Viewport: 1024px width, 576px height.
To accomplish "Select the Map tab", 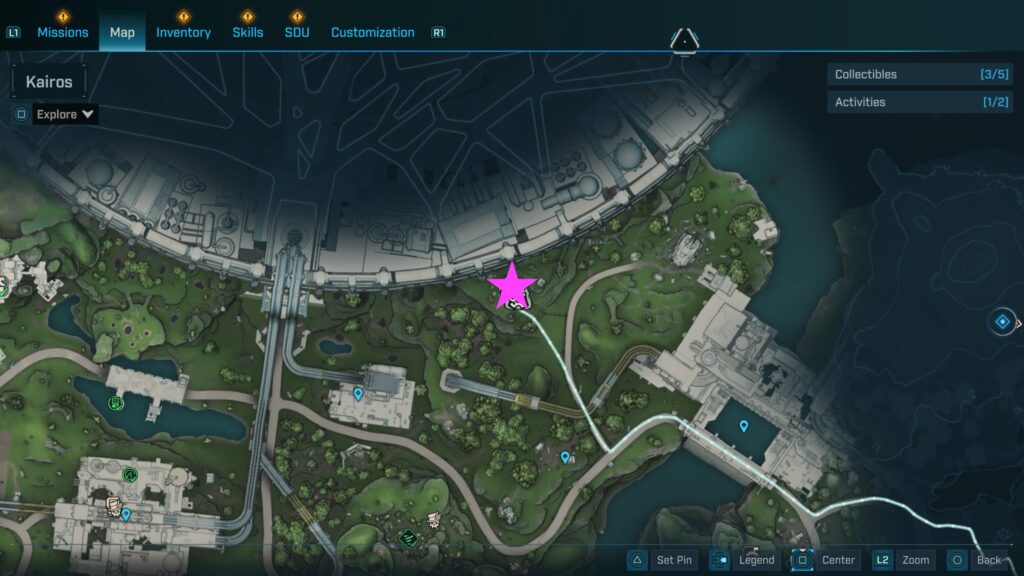I will pyautogui.click(x=122, y=32).
